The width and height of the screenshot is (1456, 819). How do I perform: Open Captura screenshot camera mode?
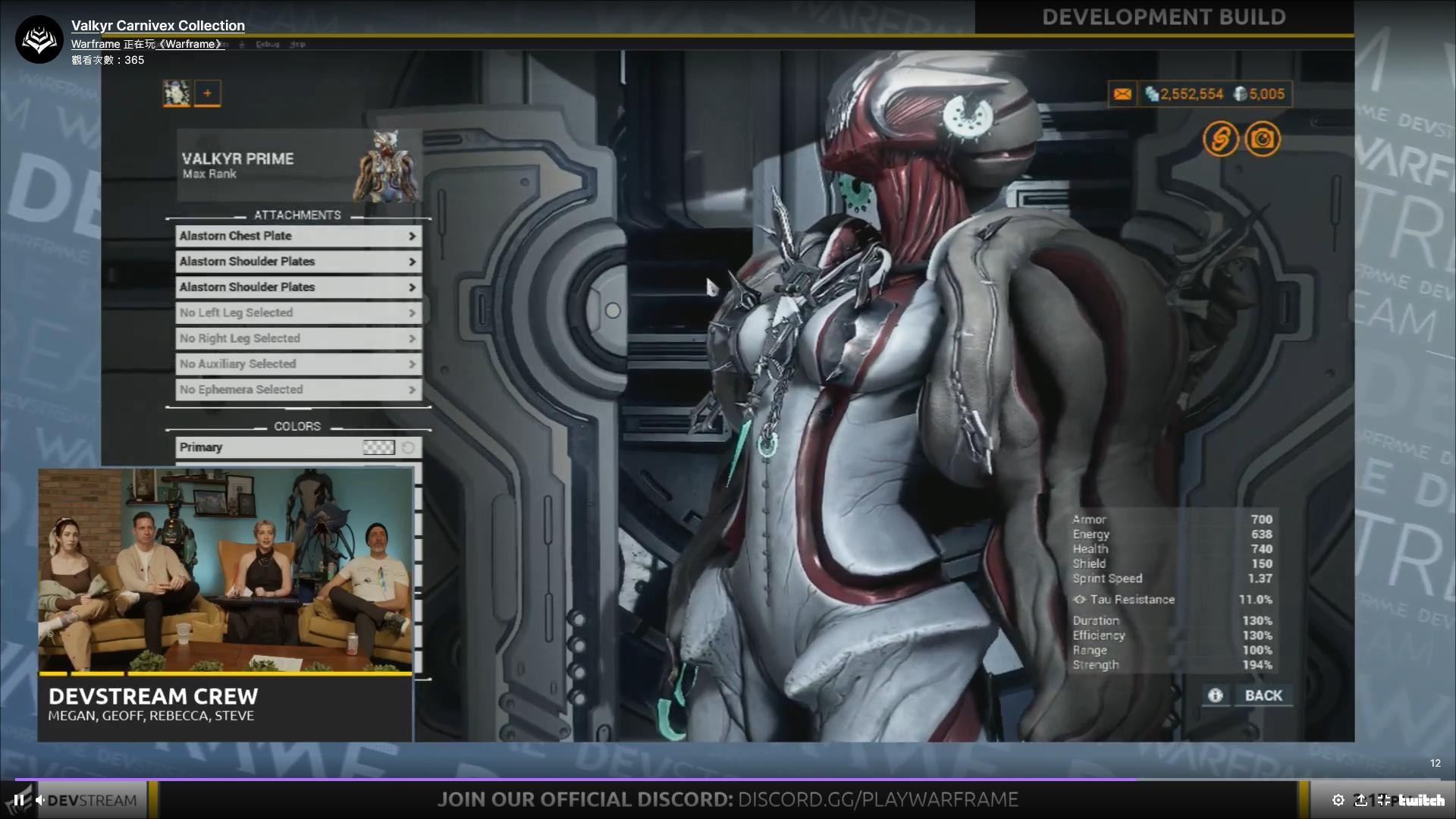point(1263,139)
